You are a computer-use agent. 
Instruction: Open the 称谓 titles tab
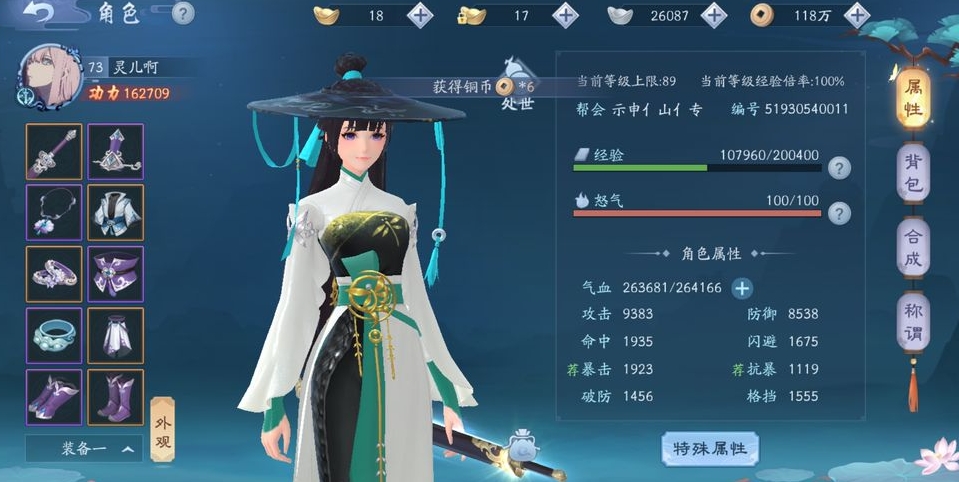913,322
